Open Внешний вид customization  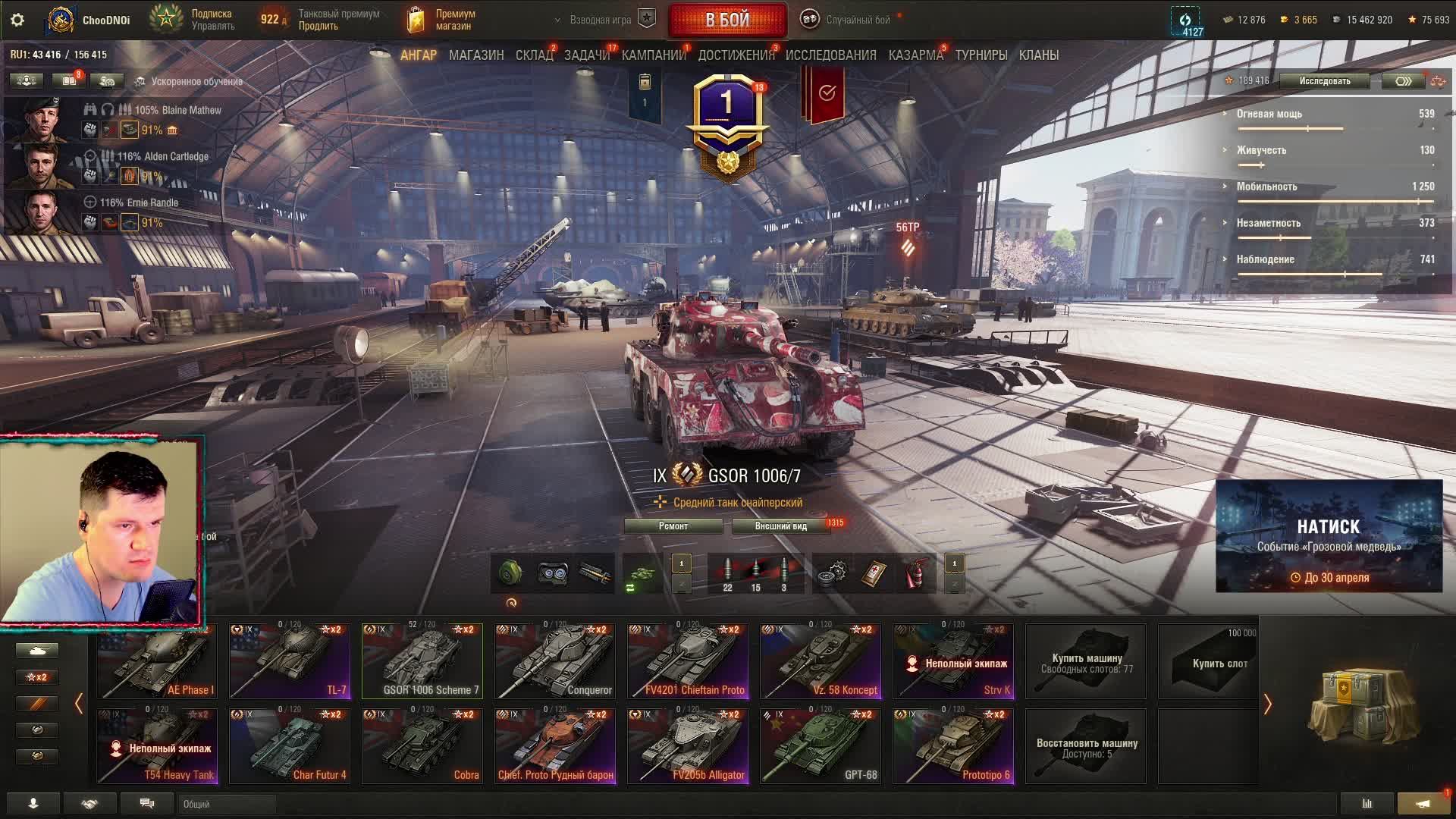[780, 526]
